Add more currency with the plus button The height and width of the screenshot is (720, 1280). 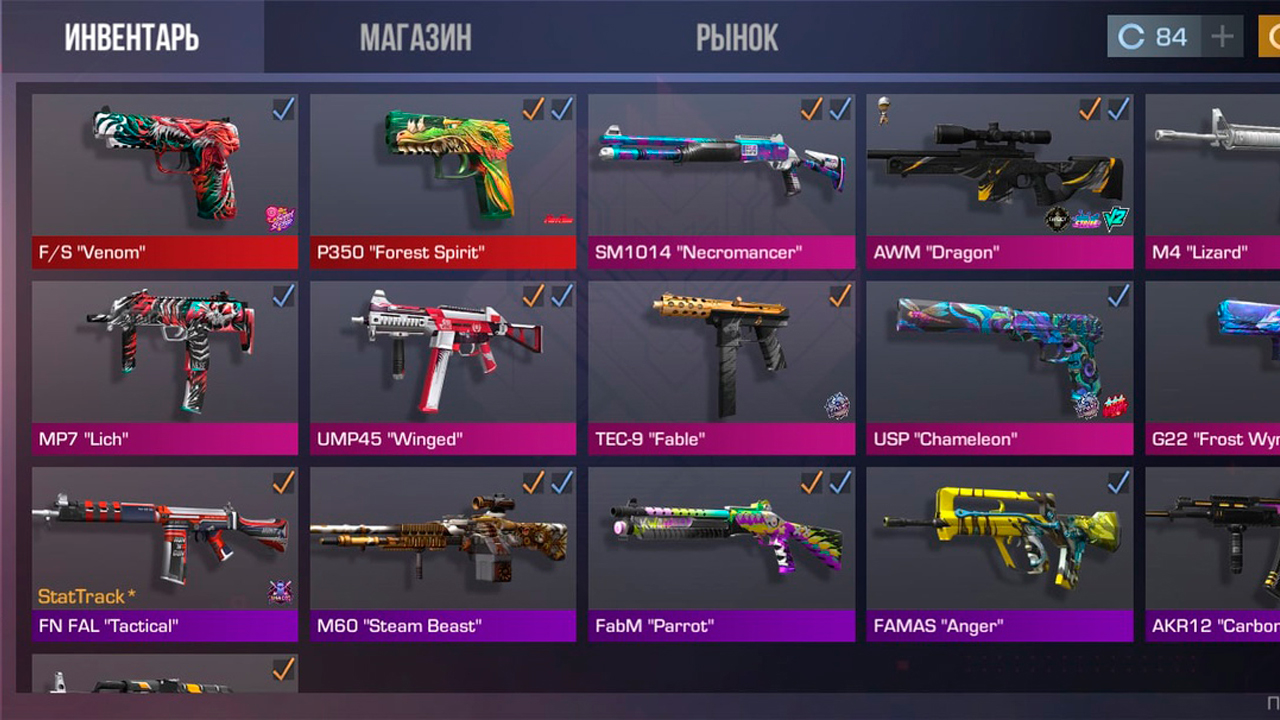coord(1222,38)
